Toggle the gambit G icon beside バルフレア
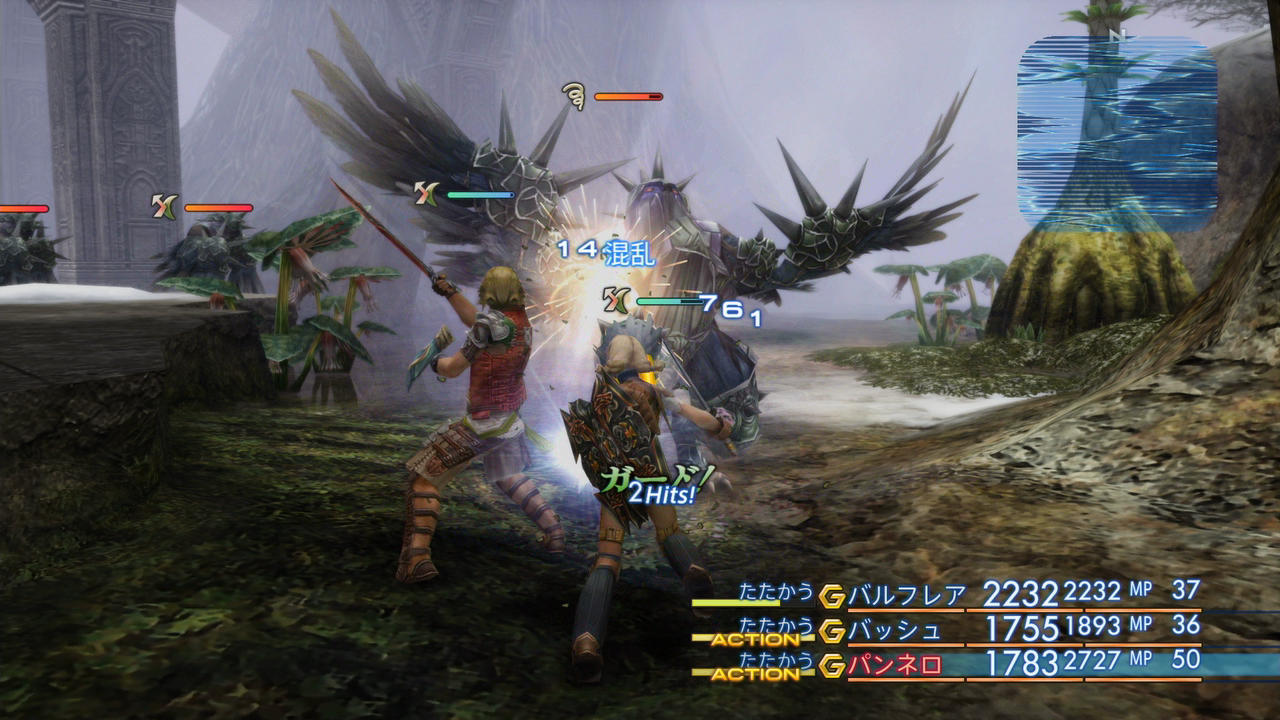This screenshot has width=1280, height=720. 832,596
